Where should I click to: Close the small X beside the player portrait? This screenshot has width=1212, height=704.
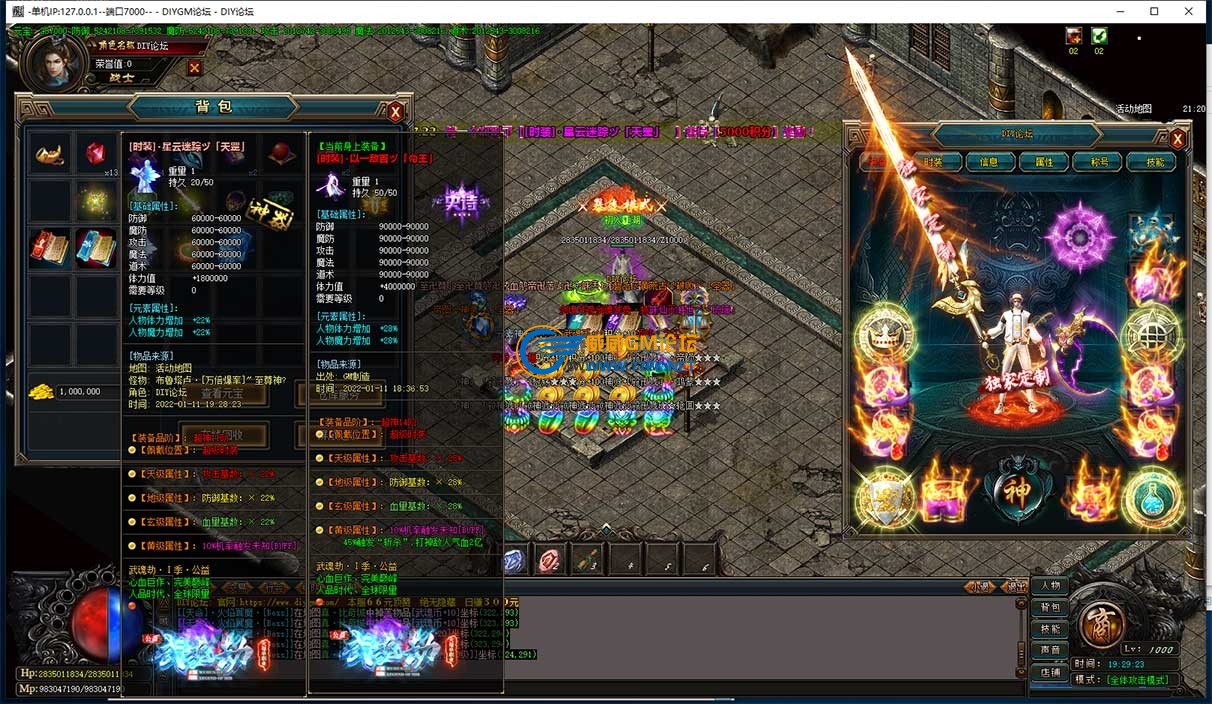pos(194,68)
